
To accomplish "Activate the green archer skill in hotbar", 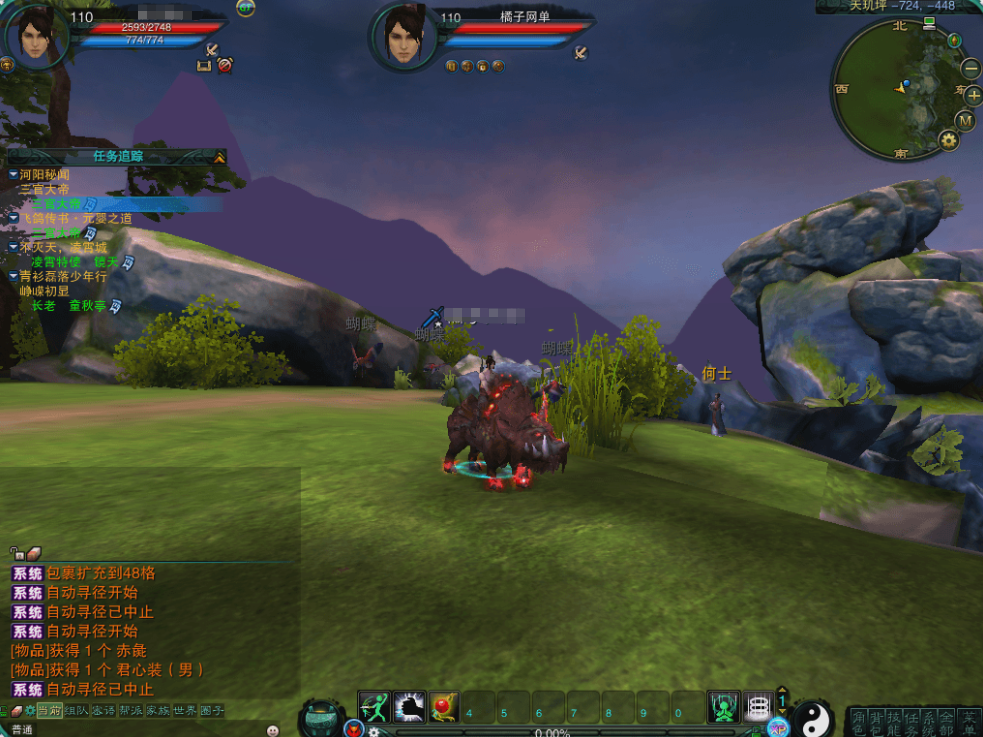I will (374, 708).
